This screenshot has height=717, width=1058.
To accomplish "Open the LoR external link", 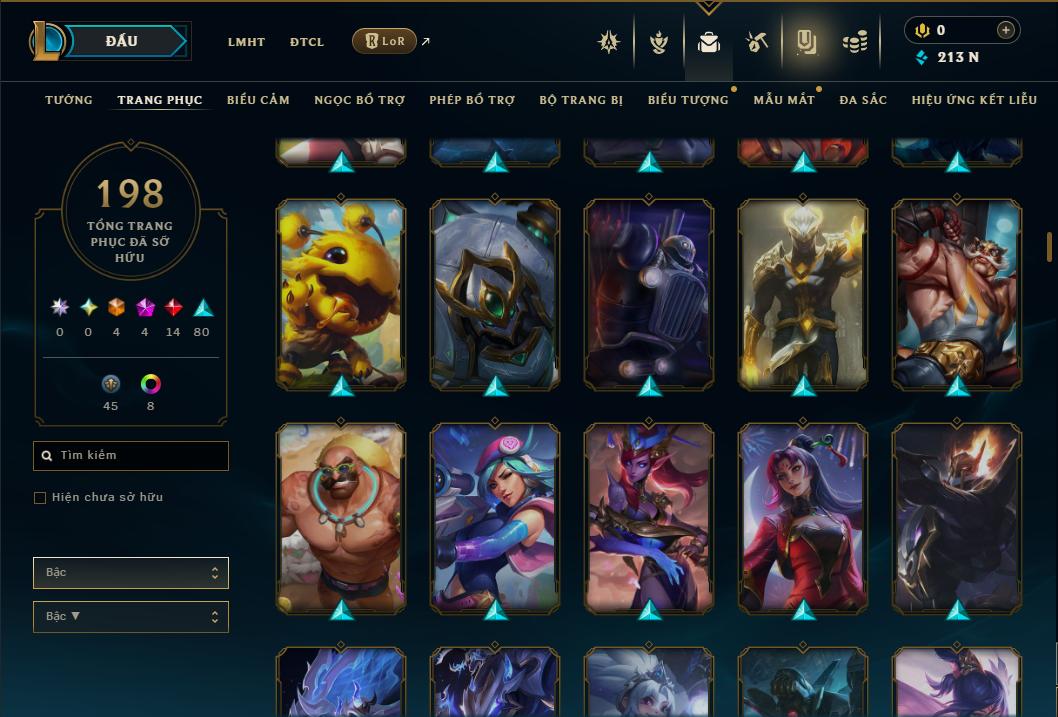I will point(385,41).
